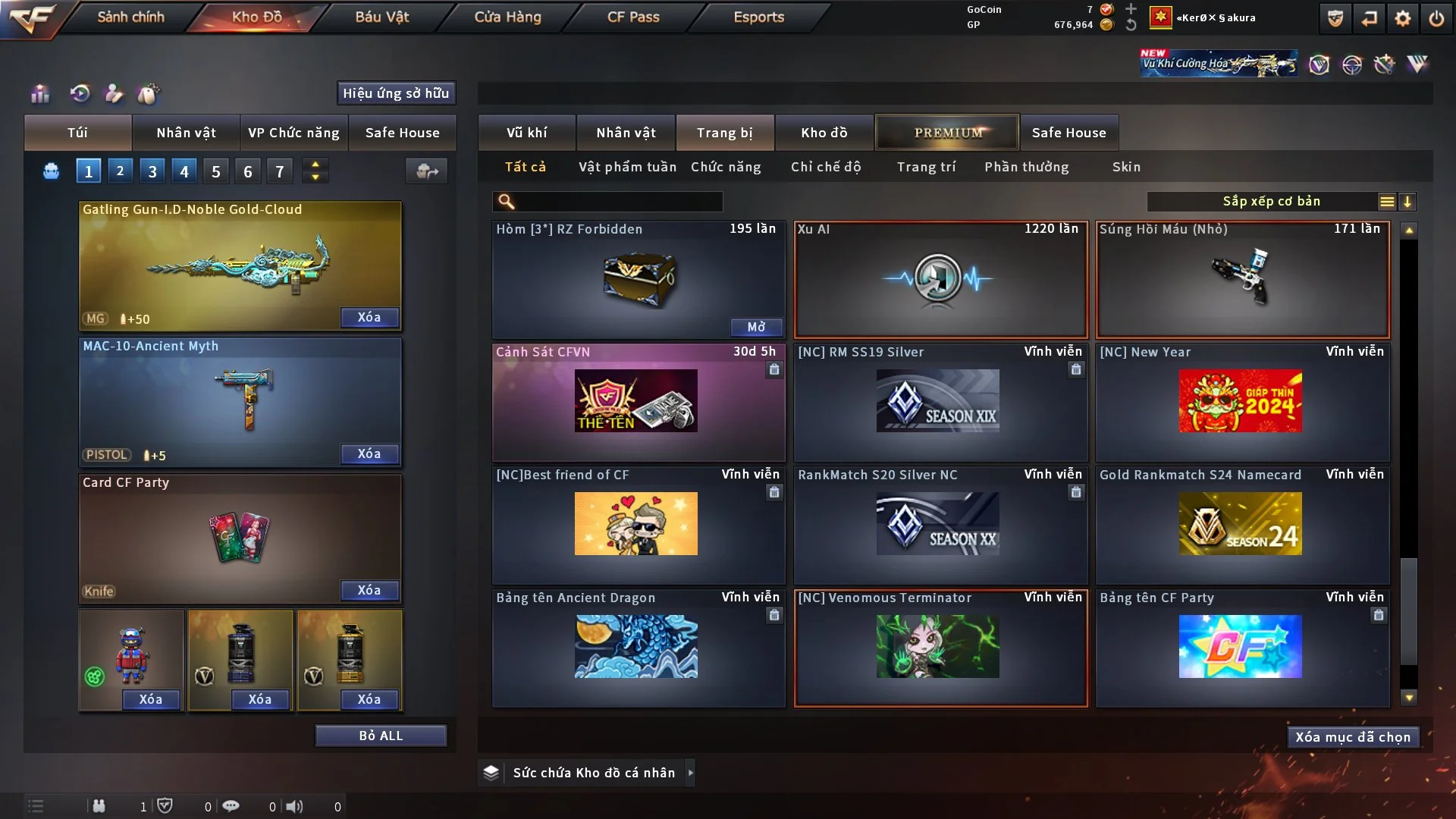This screenshot has width=1456, height=819.
Task: Click Bỏ ALL to unequip everything
Action: (381, 736)
